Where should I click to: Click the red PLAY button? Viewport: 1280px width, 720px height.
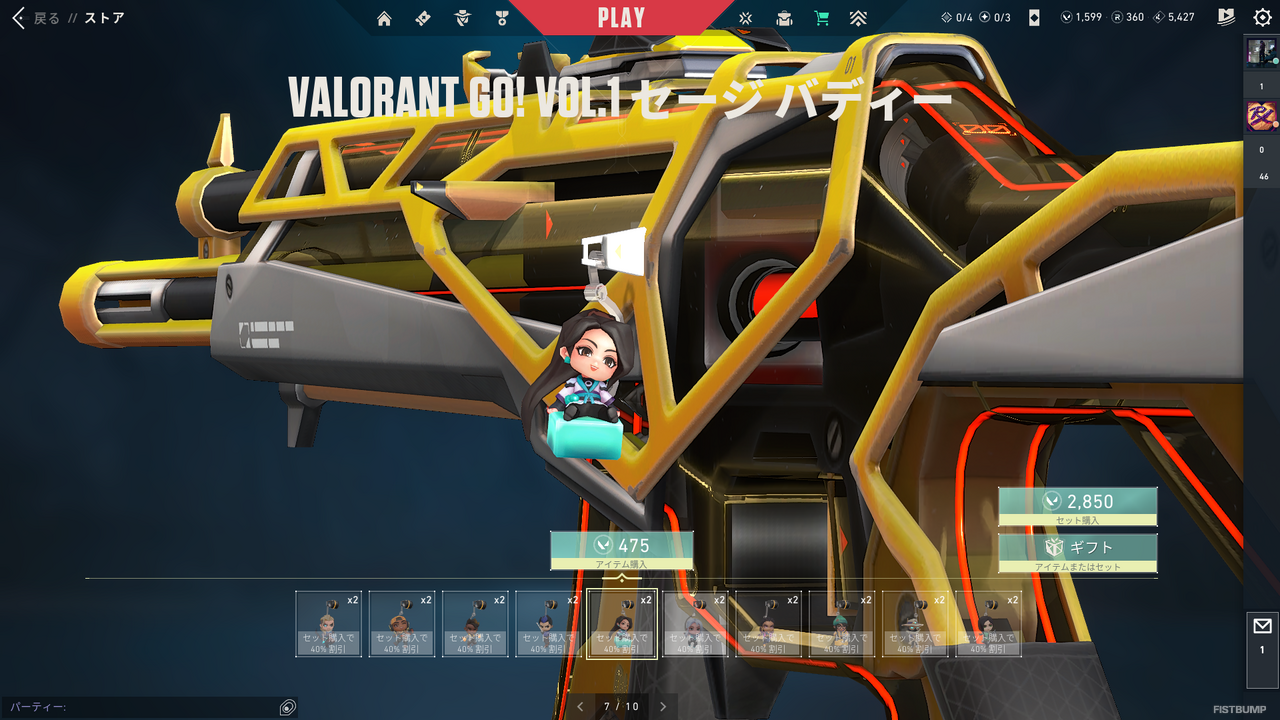(x=621, y=17)
